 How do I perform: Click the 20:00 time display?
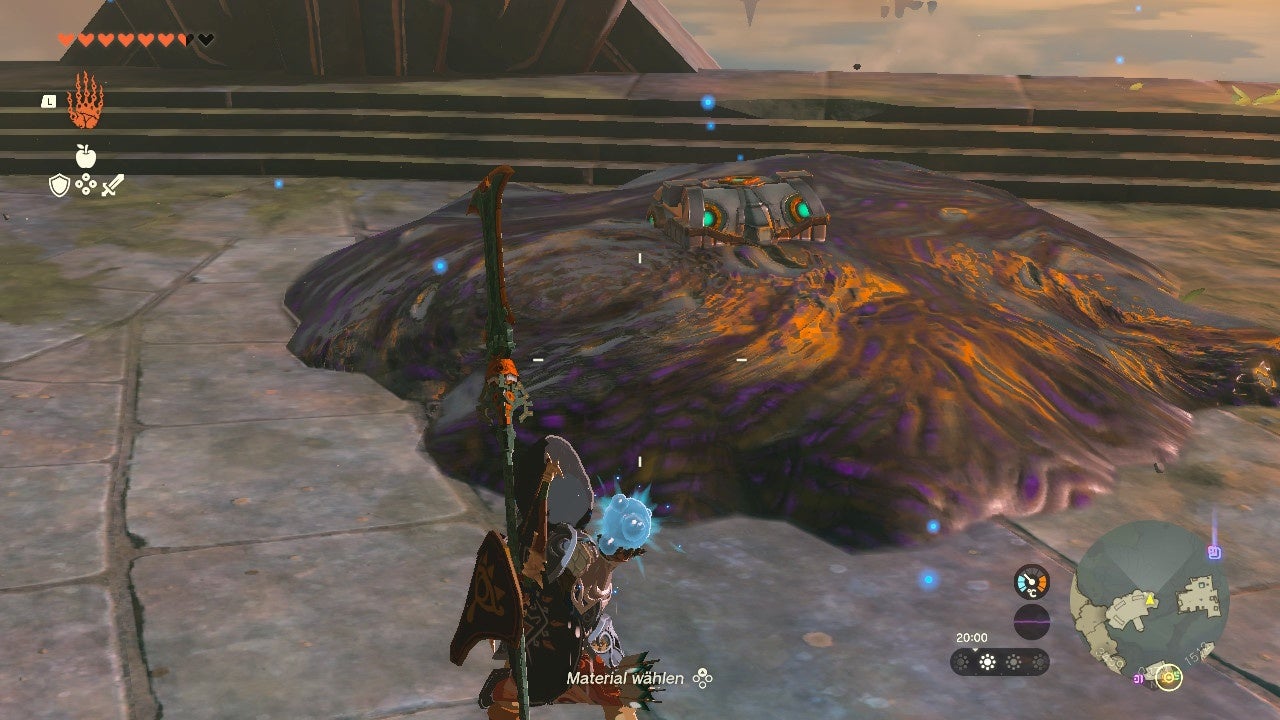pos(971,637)
